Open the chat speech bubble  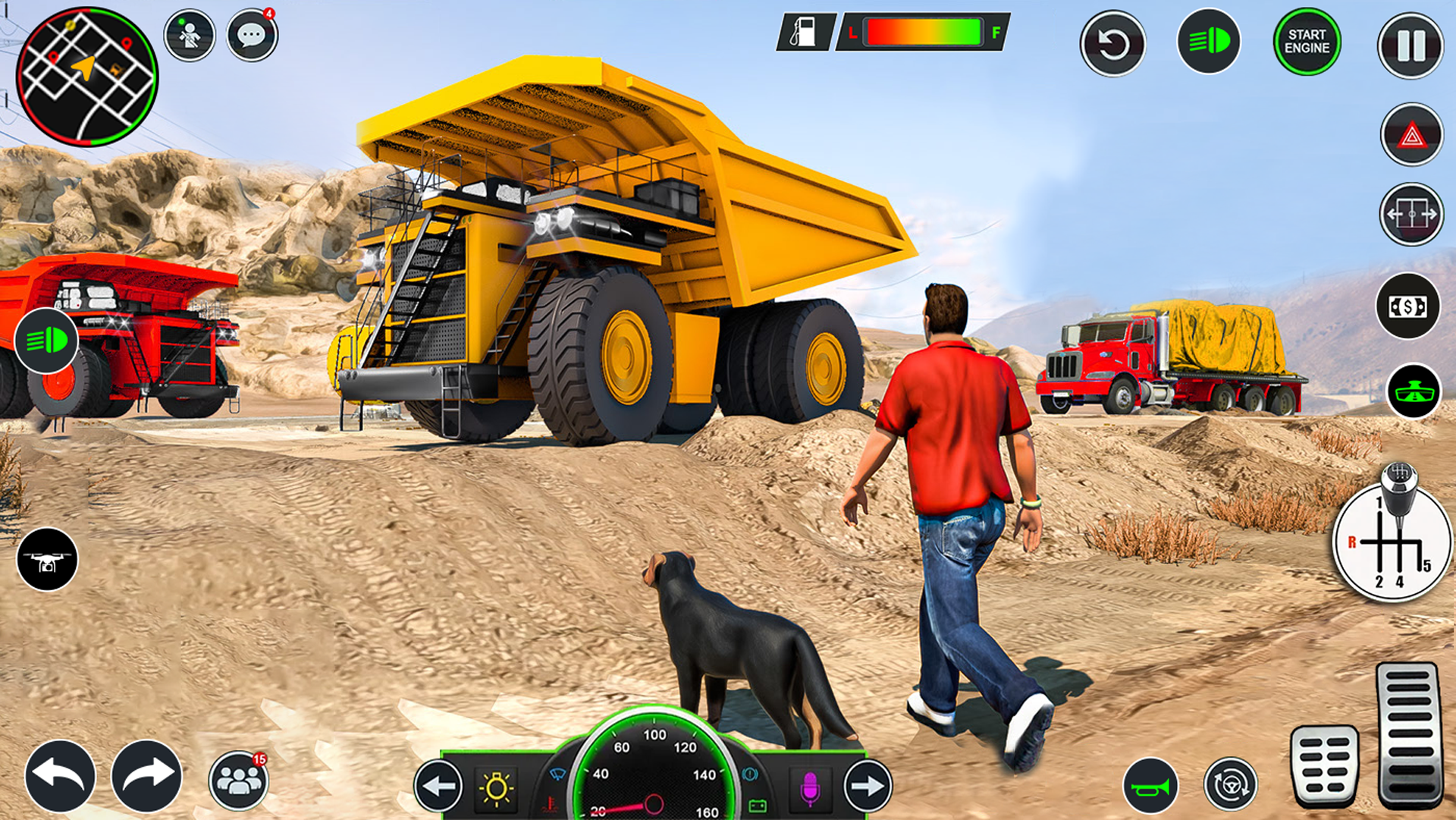252,35
